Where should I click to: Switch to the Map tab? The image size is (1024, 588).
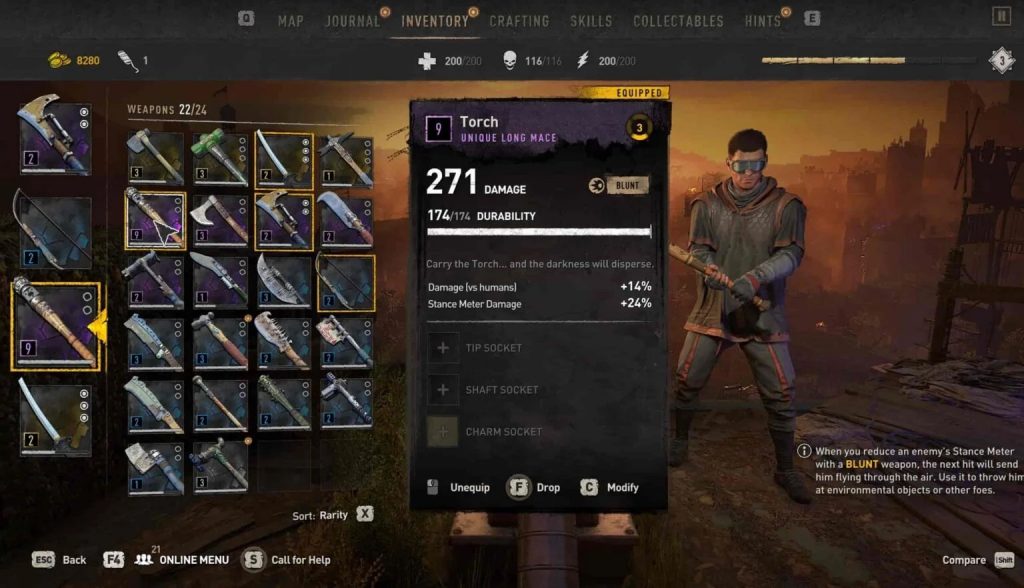tap(290, 21)
